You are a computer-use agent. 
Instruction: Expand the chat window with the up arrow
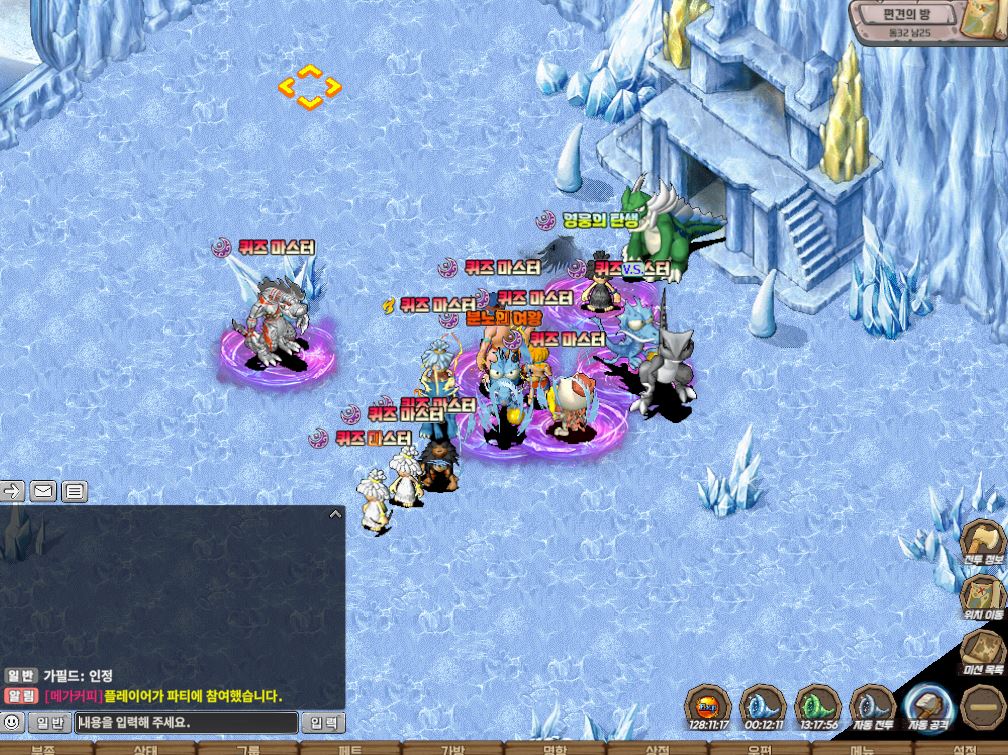click(335, 514)
